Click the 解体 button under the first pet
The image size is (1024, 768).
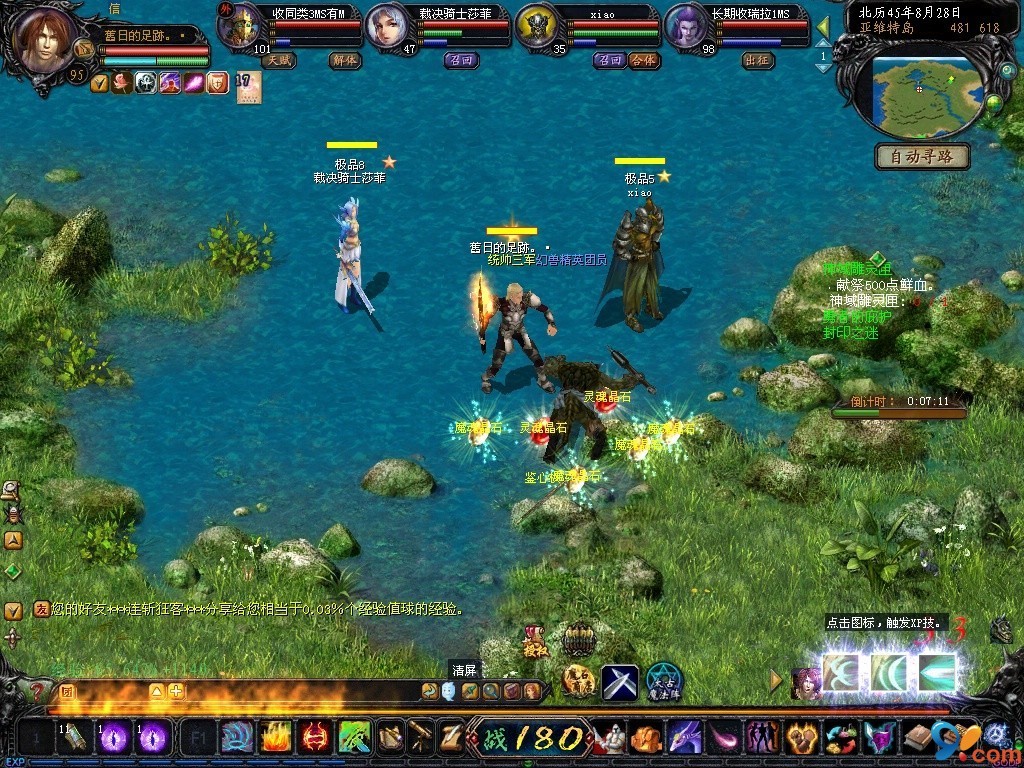click(x=345, y=60)
